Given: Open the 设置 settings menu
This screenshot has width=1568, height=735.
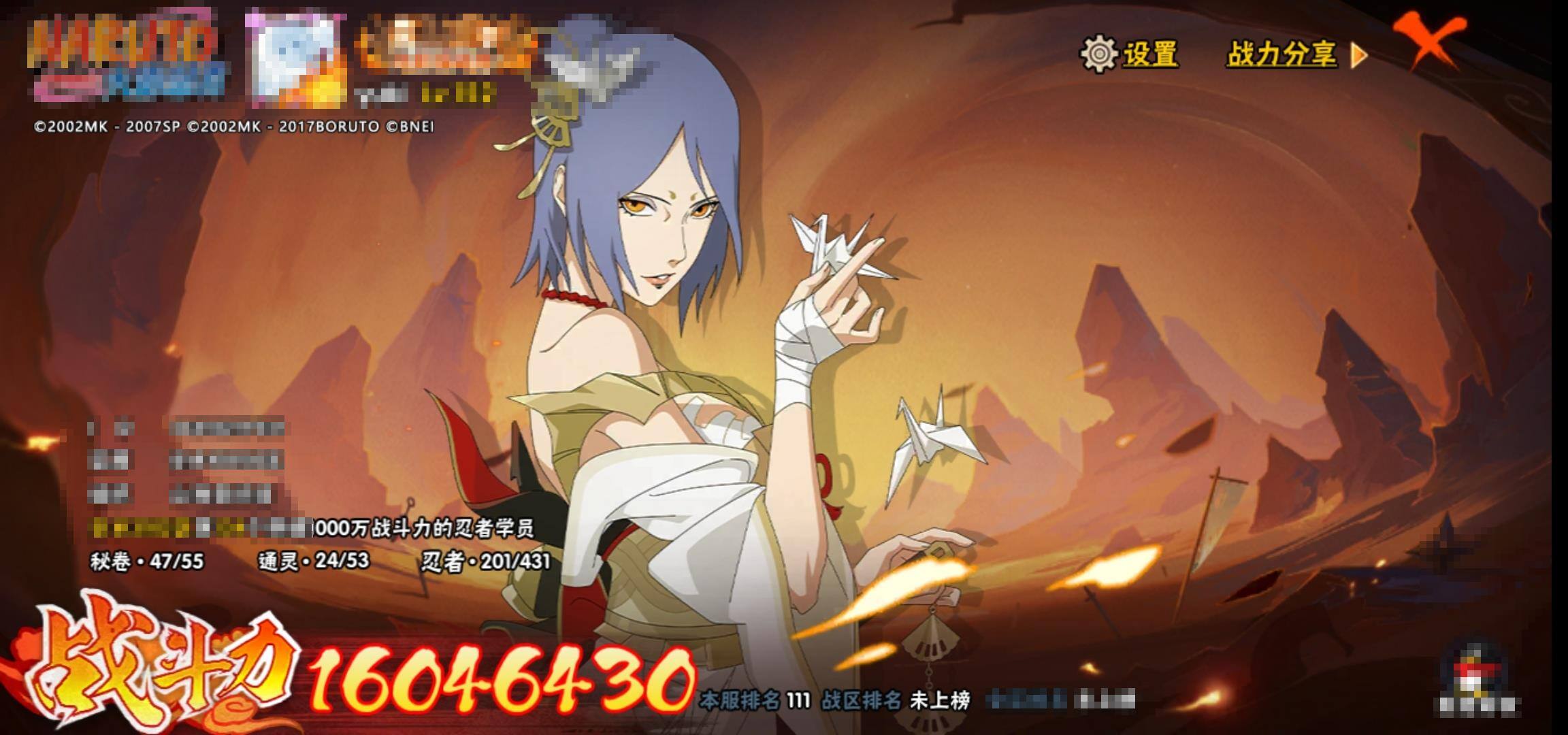Looking at the screenshot, I should point(1130,54).
